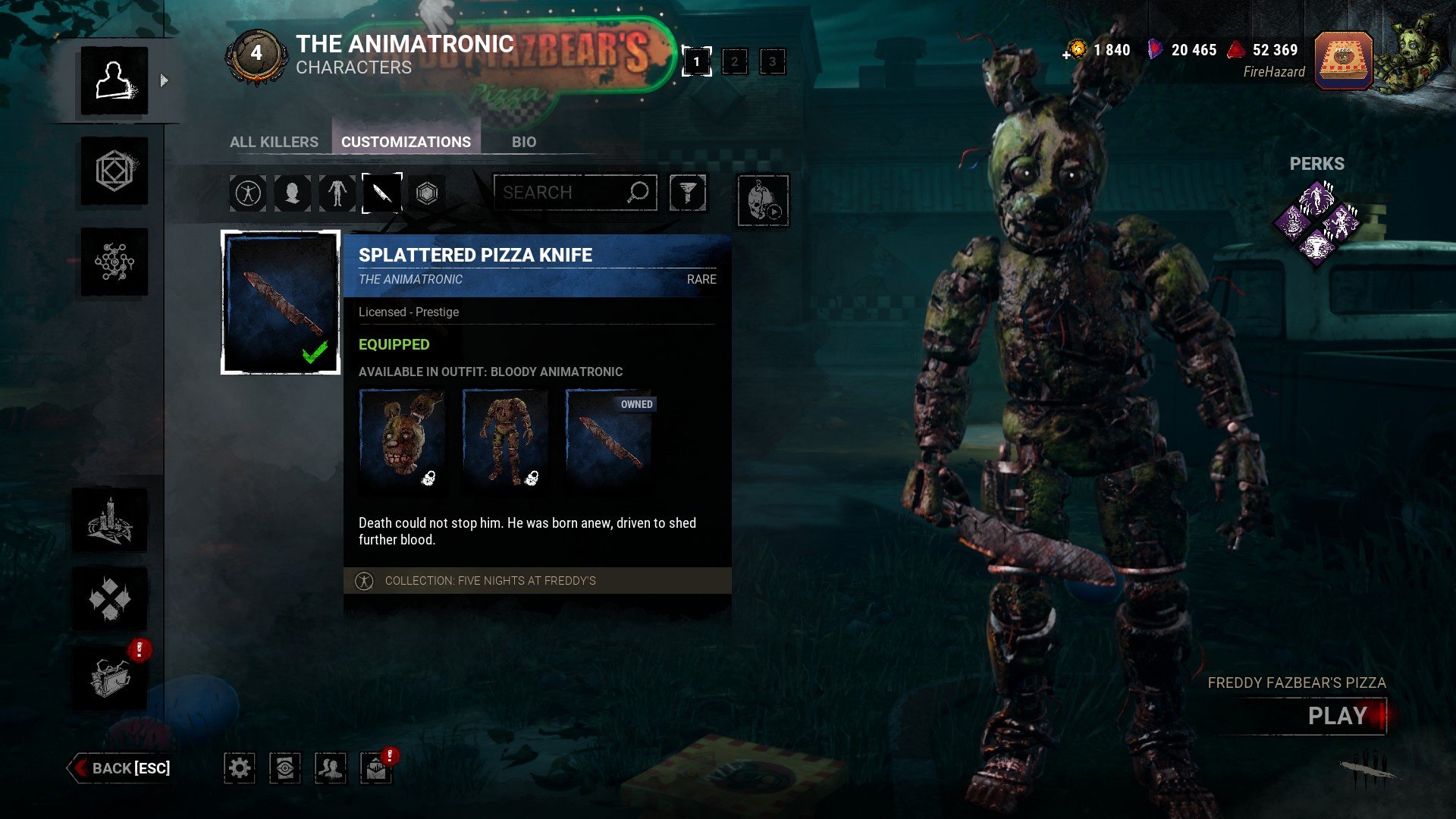Open the gear settings icon
The width and height of the screenshot is (1456, 819).
tap(240, 768)
